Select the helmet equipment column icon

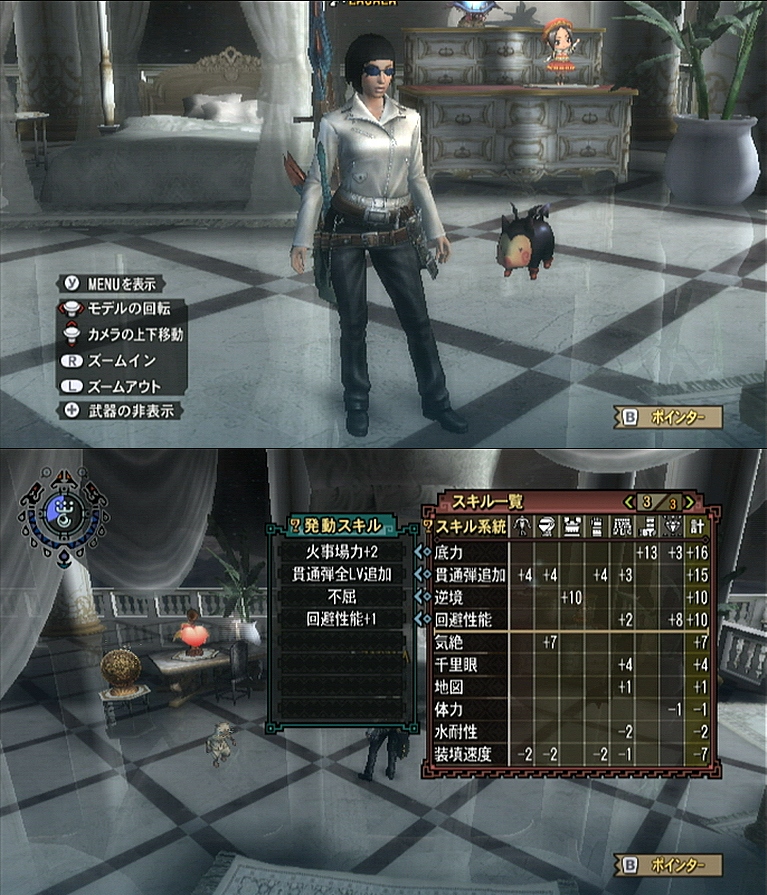[548, 526]
